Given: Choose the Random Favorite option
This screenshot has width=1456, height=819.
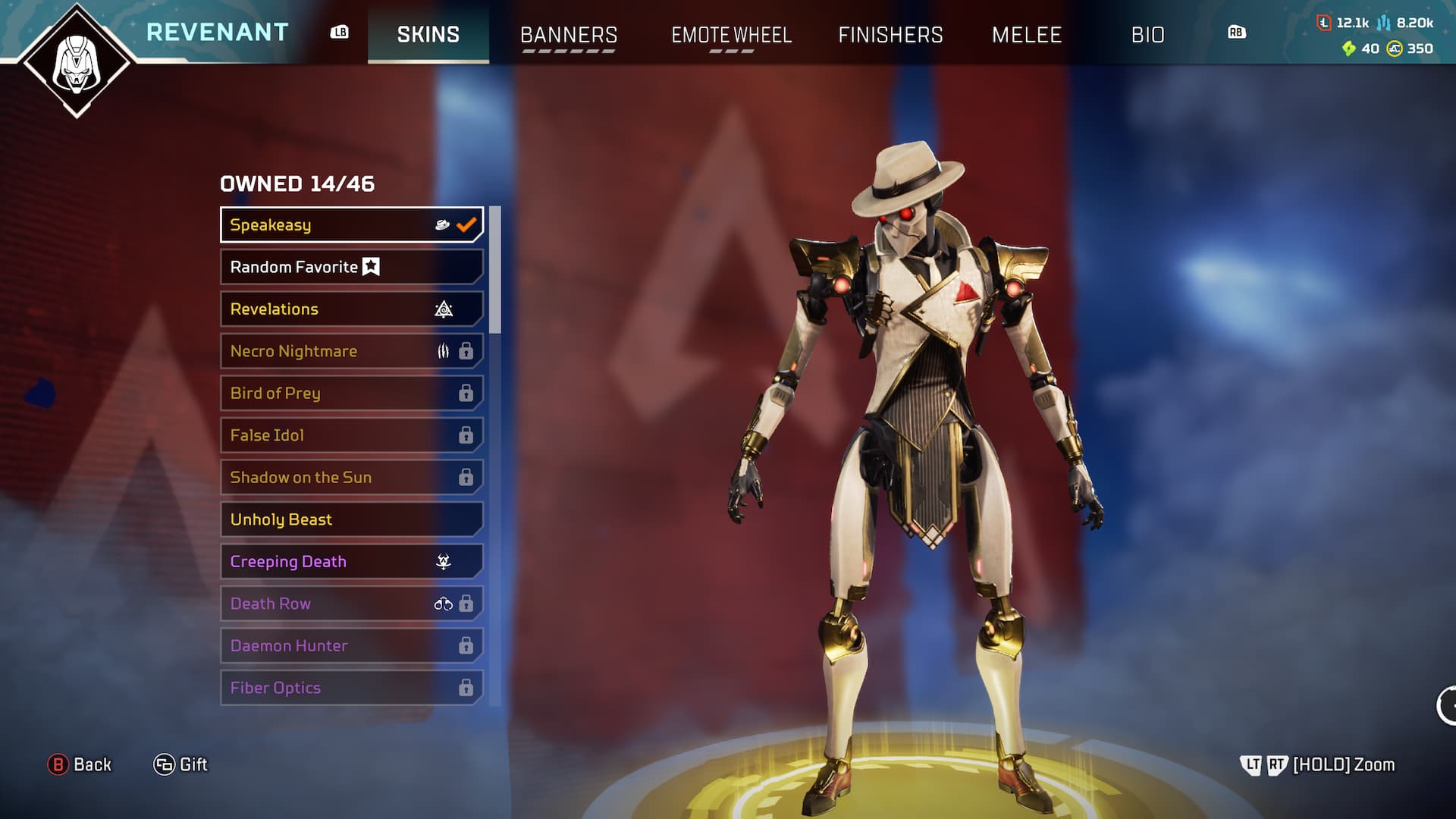Looking at the screenshot, I should tap(351, 267).
